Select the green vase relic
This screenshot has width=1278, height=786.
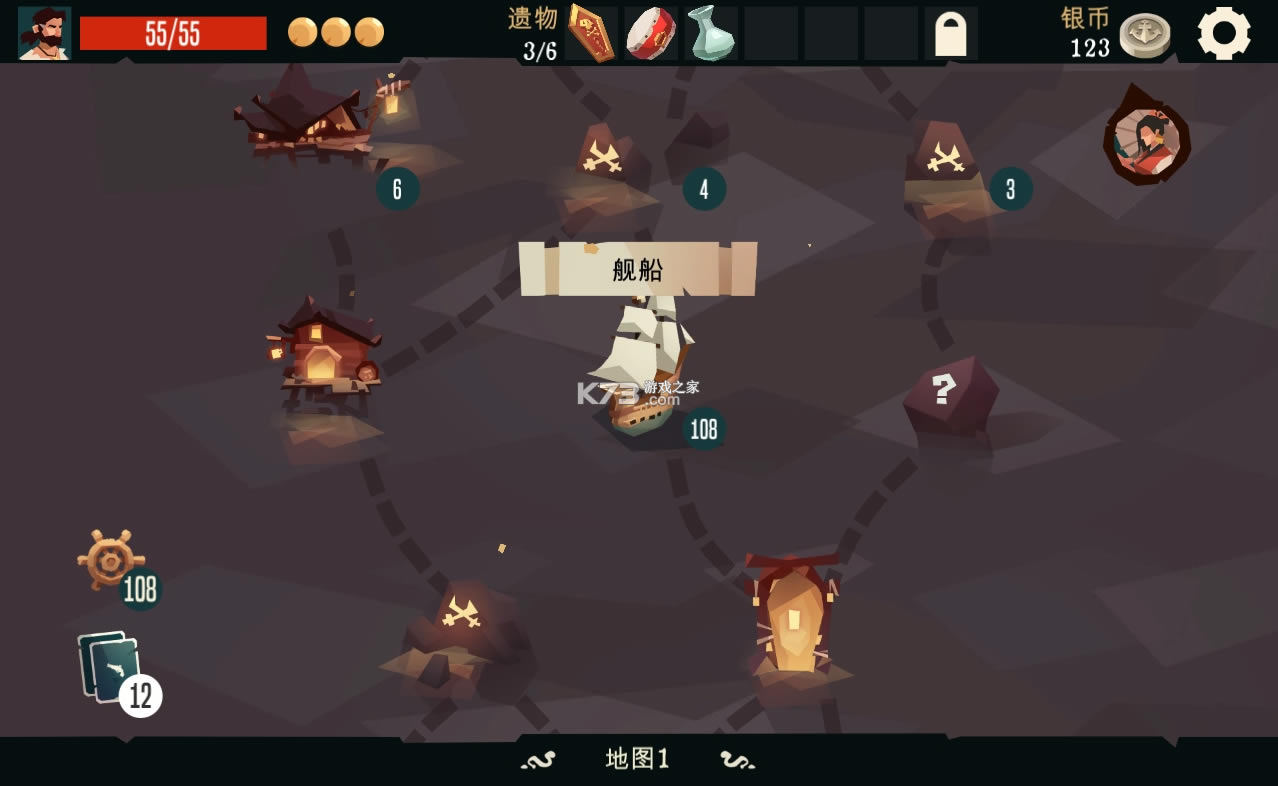[x=711, y=33]
